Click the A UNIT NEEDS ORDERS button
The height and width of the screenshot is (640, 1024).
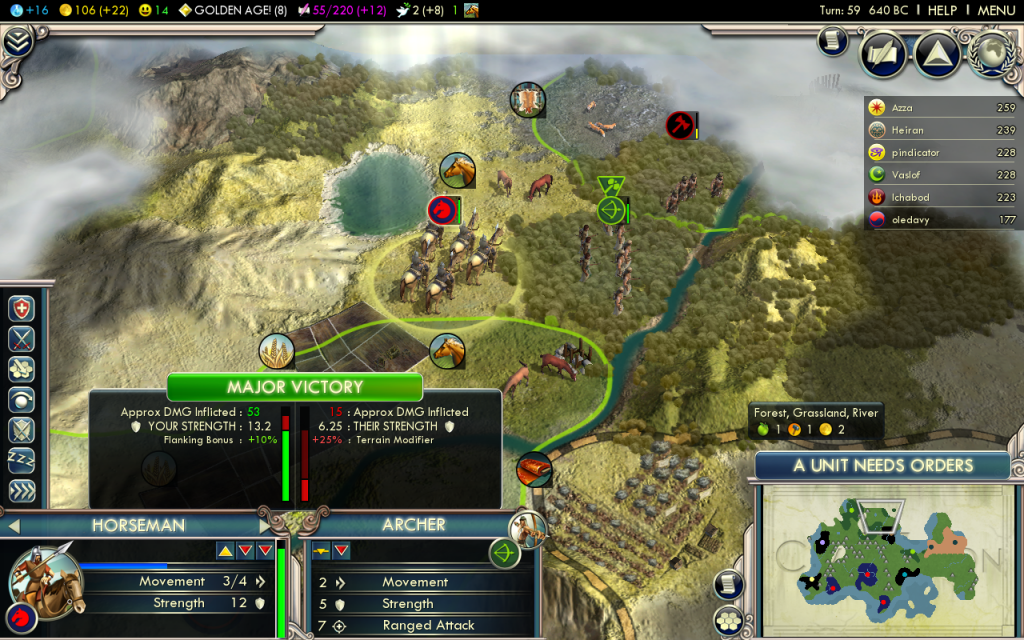pos(882,465)
